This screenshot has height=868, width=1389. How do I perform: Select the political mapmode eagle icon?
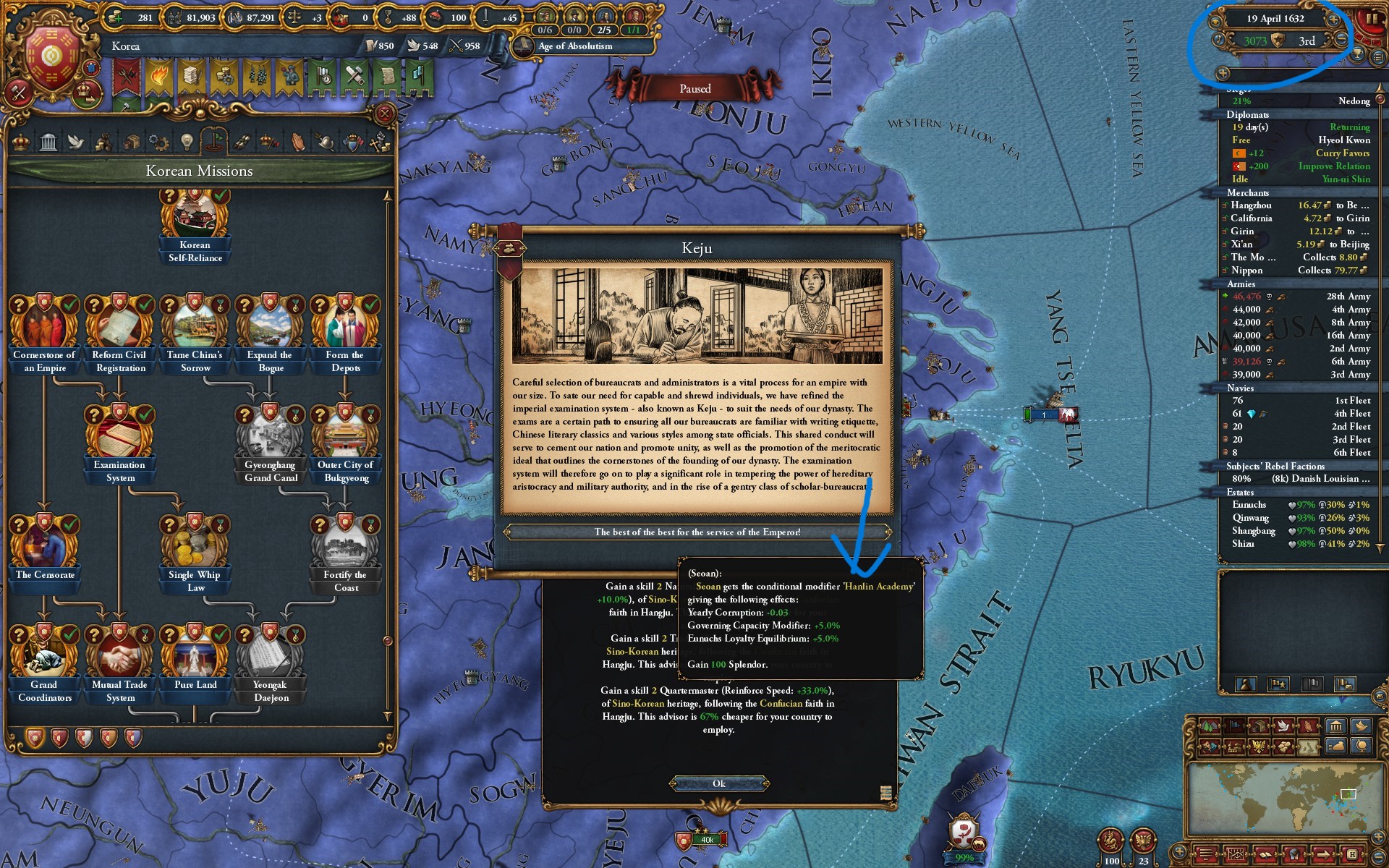[1258, 746]
